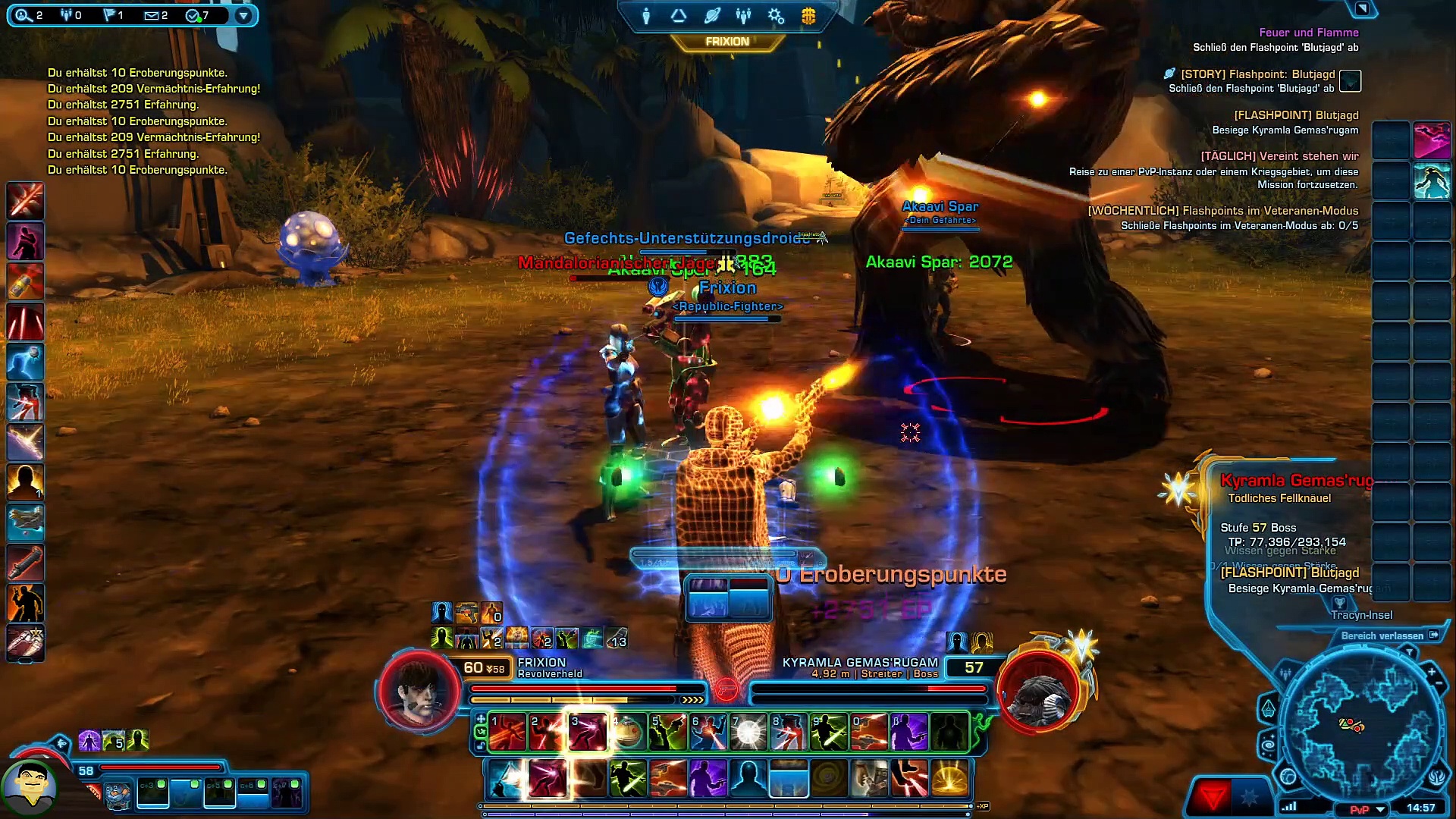Open the gear settings menu icon
The width and height of the screenshot is (1456, 819).
point(775,16)
